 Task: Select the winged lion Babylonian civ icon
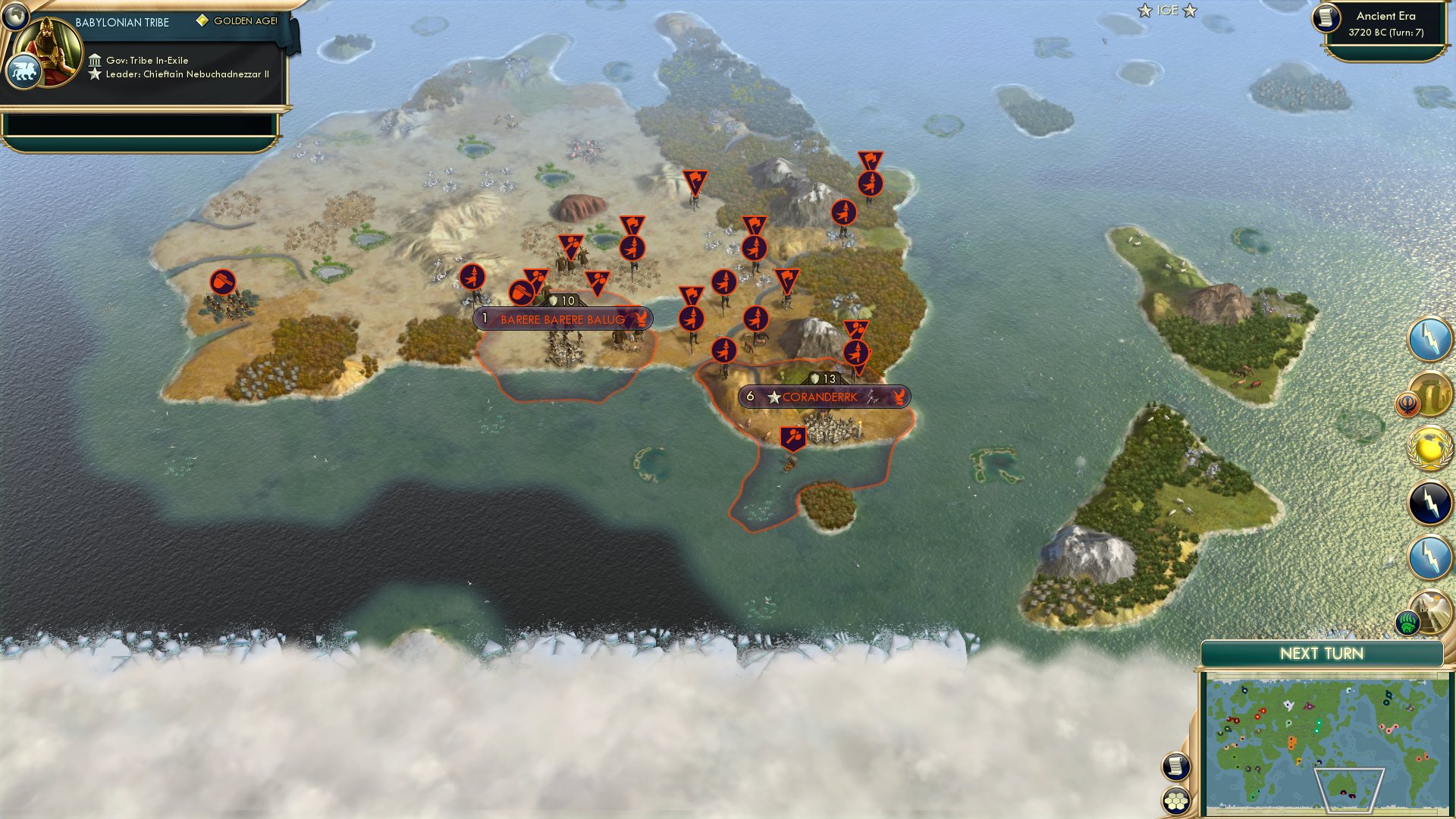tap(25, 71)
